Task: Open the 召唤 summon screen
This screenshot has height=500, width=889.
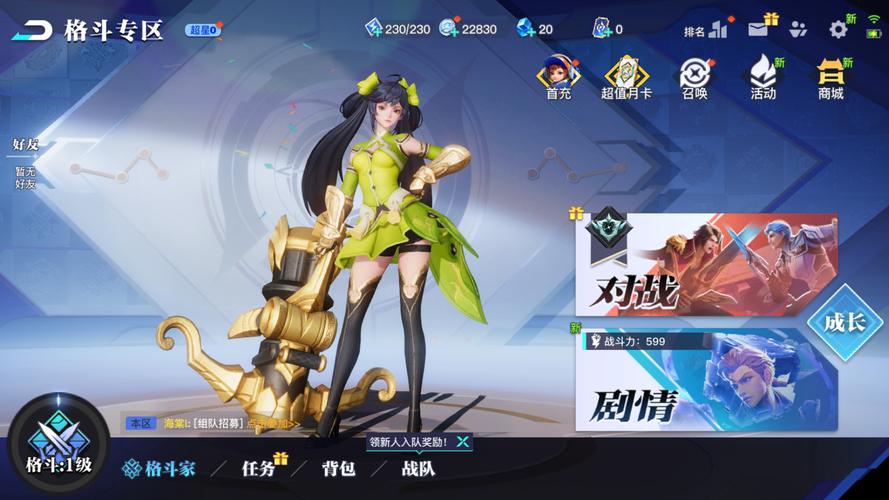Action: point(694,77)
